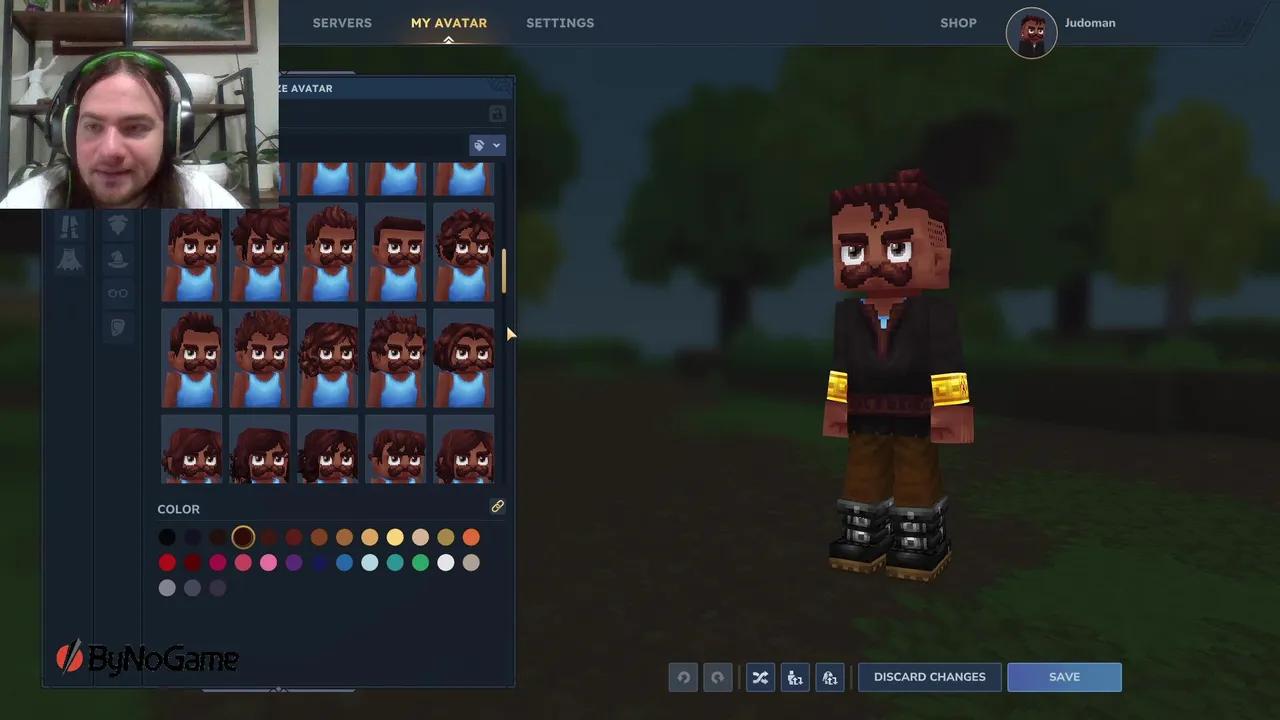
Task: Select the pants category icon
Action: click(70, 226)
